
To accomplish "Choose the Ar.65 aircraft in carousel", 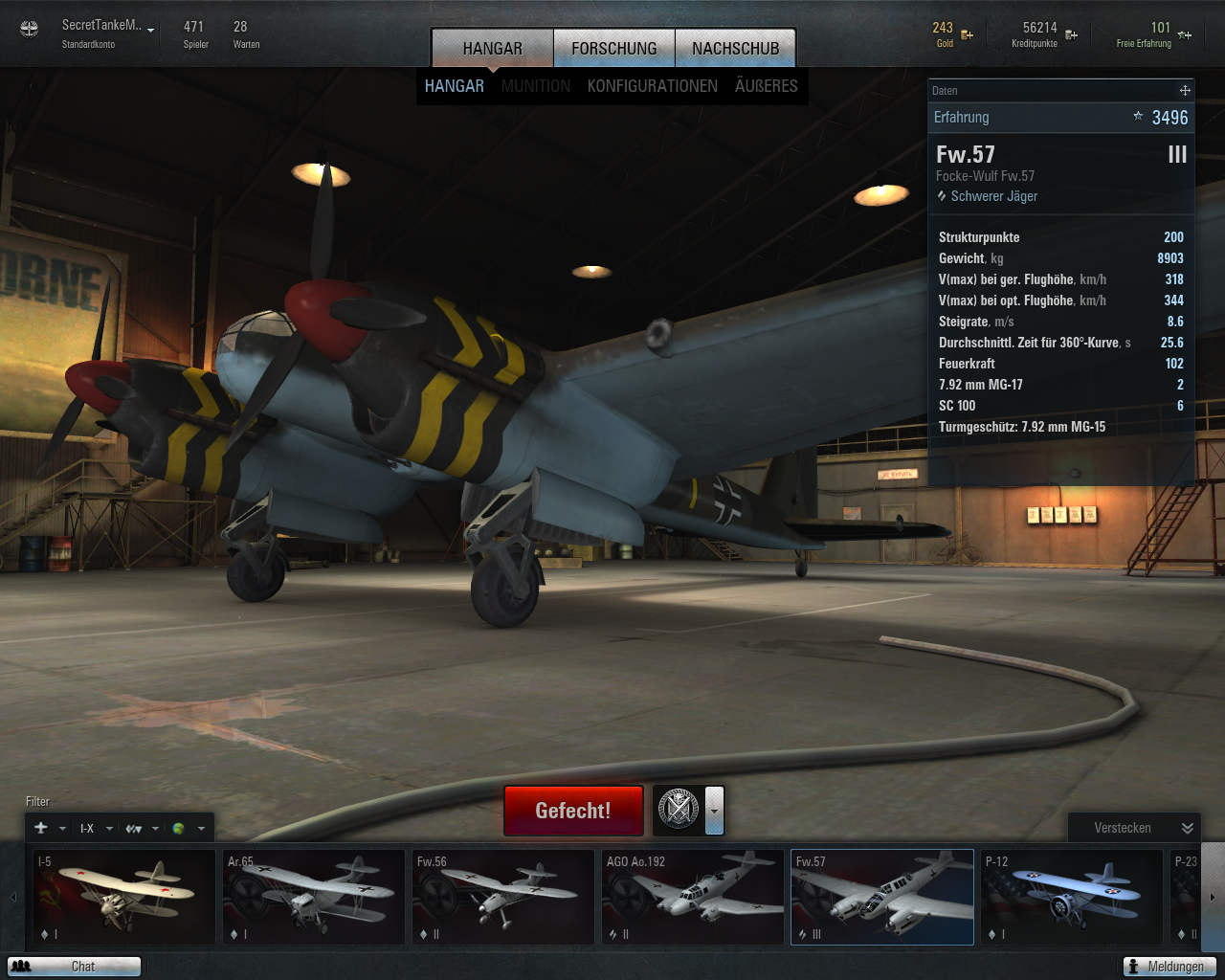I will pos(314,897).
